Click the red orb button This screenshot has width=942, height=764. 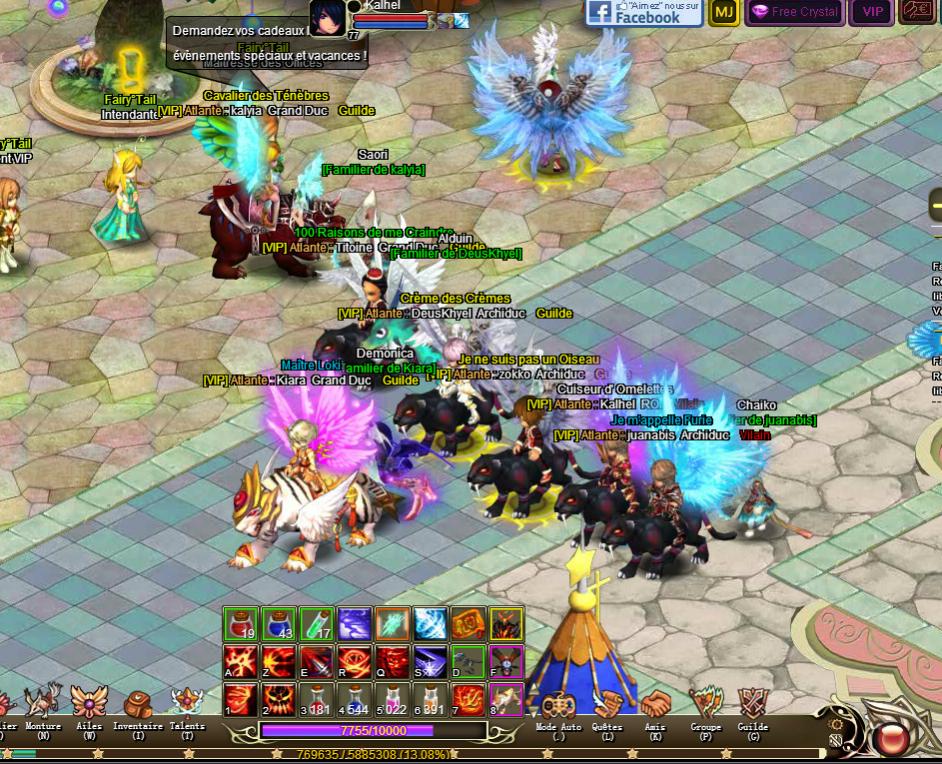[x=889, y=739]
